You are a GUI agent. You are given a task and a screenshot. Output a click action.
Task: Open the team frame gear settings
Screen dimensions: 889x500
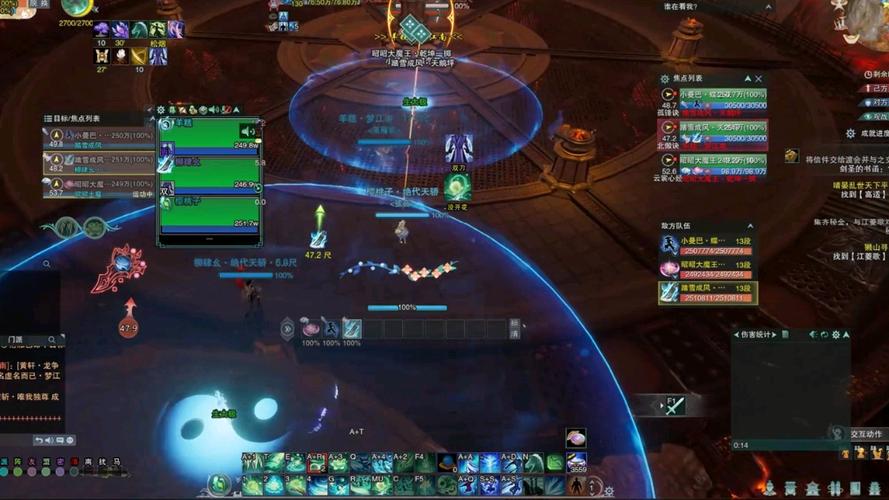(161, 109)
